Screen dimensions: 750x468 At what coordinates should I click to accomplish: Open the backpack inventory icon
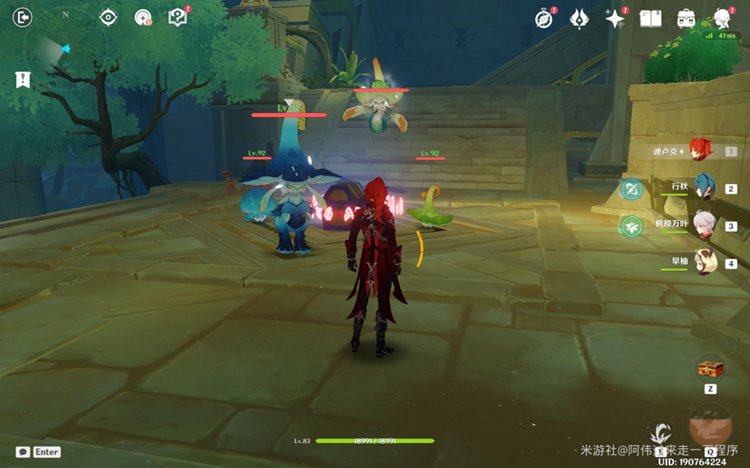pos(687,18)
